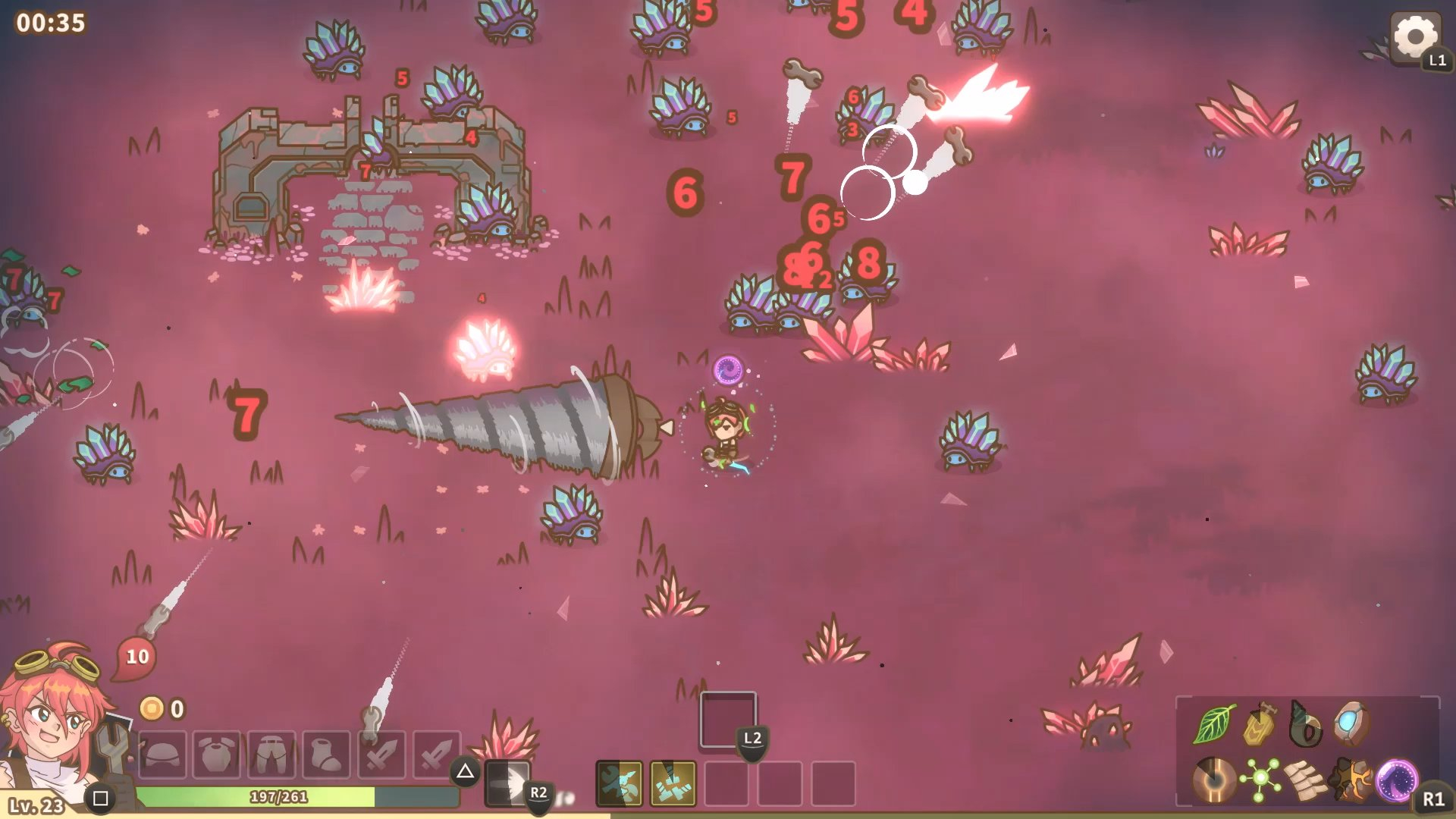This screenshot has height=819, width=1456.
Task: Click the green molecule relic icon
Action: point(1260,780)
